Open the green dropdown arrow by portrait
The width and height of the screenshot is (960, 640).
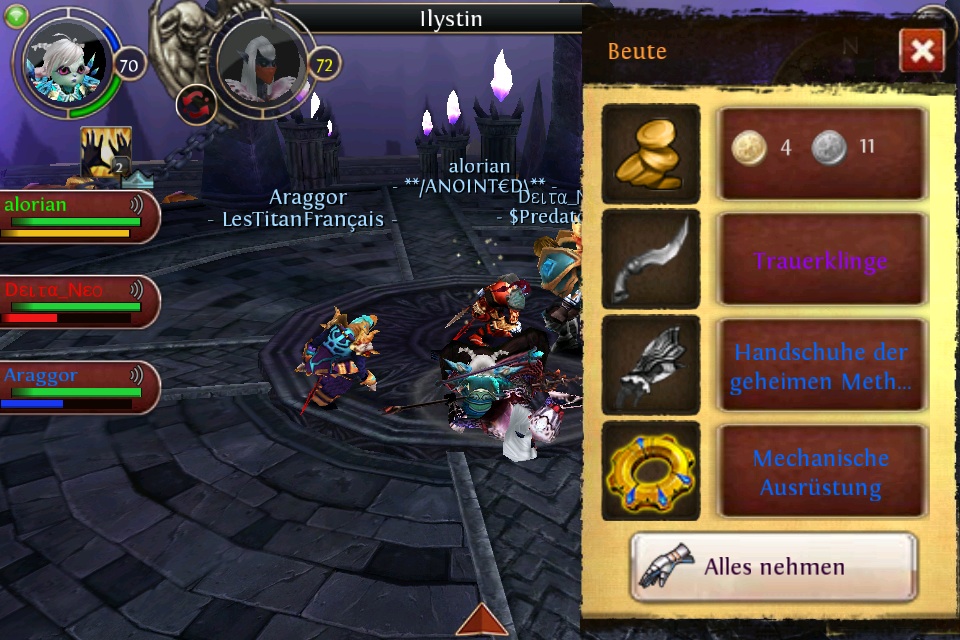pos(18,13)
